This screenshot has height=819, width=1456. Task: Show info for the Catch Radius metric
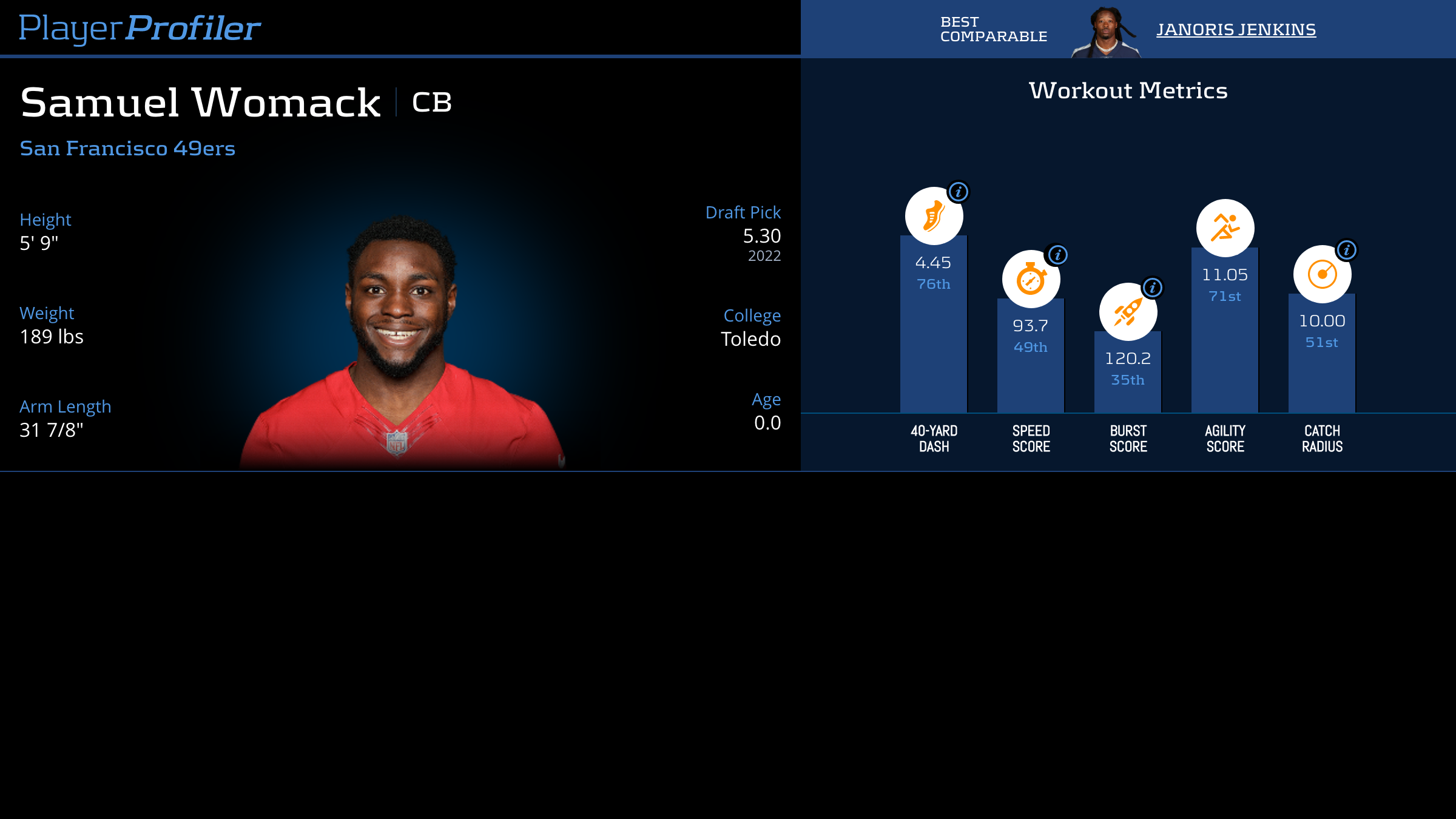tap(1347, 250)
